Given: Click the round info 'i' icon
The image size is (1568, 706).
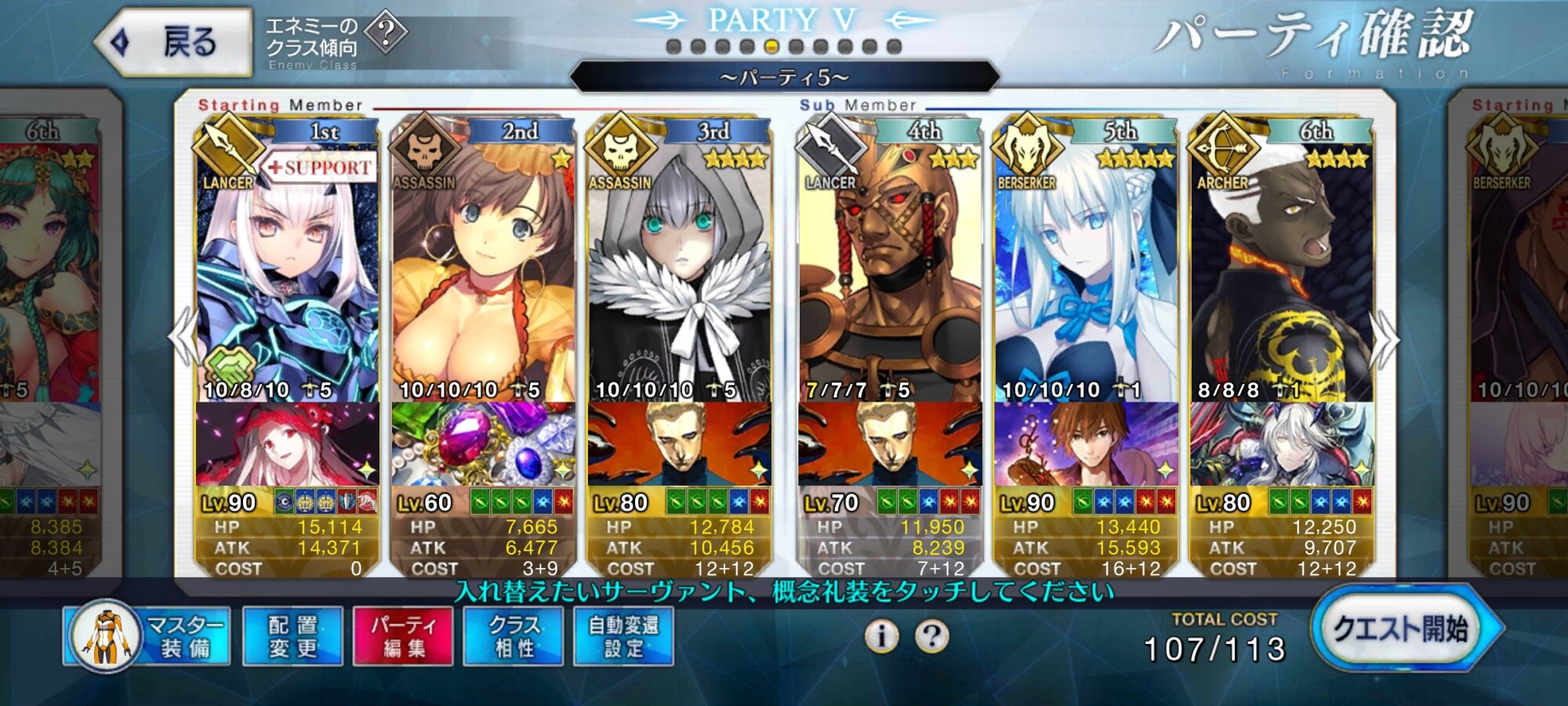Looking at the screenshot, I should 882,636.
